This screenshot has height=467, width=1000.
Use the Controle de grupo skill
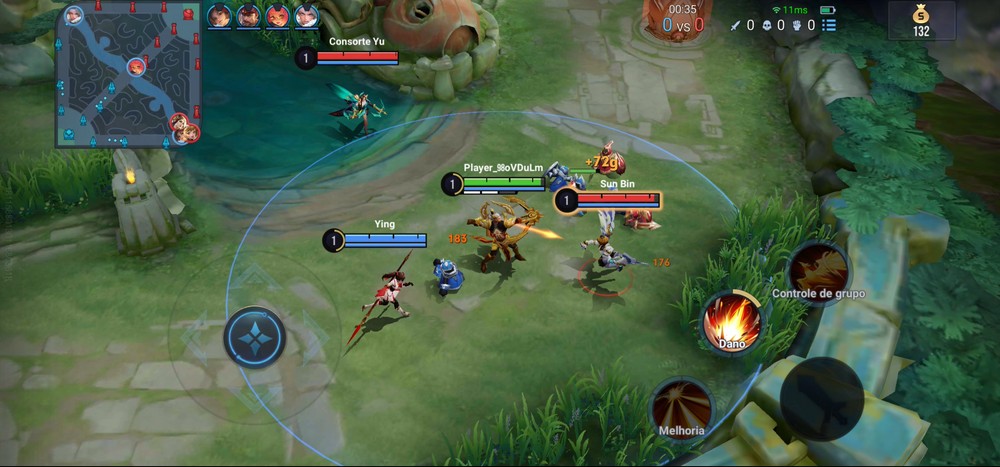pos(818,267)
